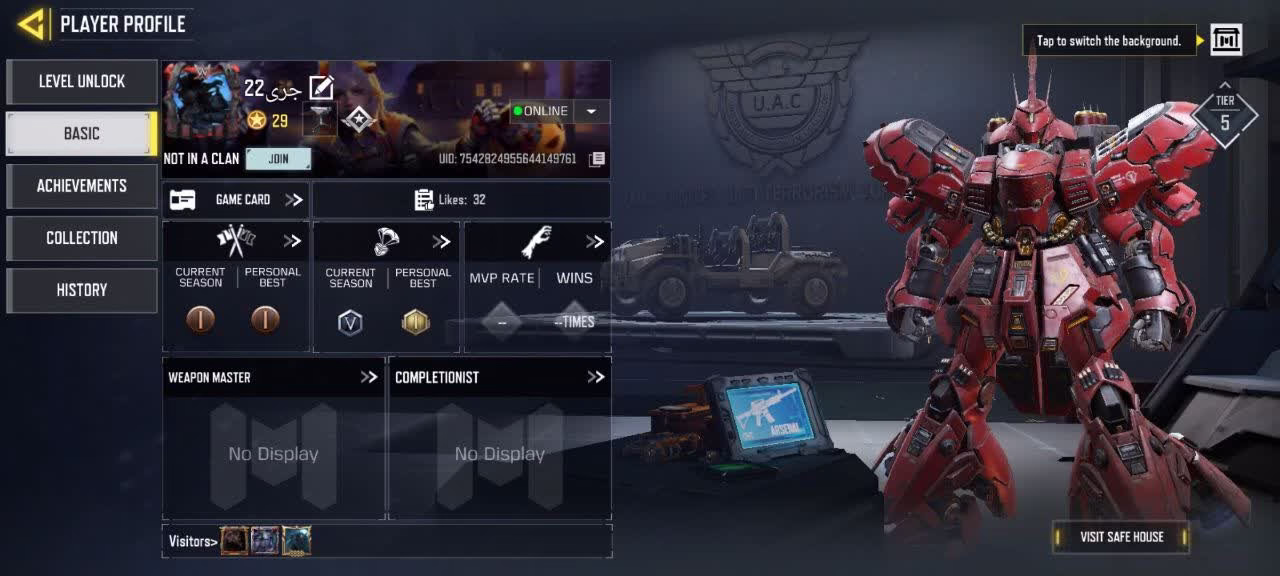Open the online status dropdown
The image size is (1280, 576).
point(591,111)
